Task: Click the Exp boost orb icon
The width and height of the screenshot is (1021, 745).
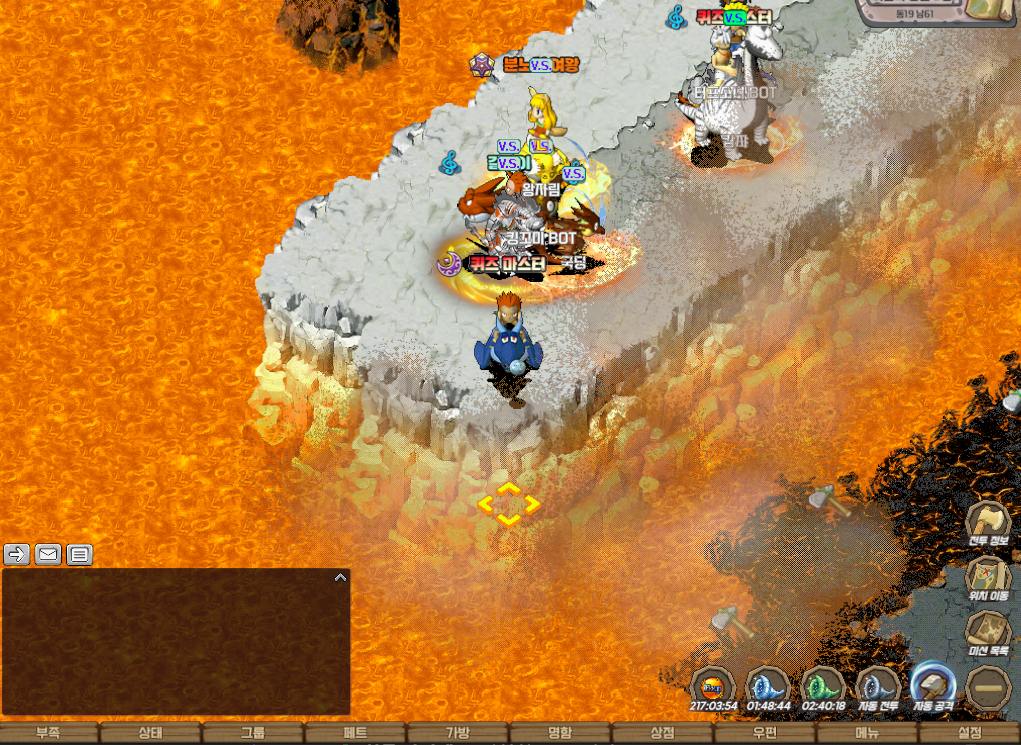Action: [713, 686]
